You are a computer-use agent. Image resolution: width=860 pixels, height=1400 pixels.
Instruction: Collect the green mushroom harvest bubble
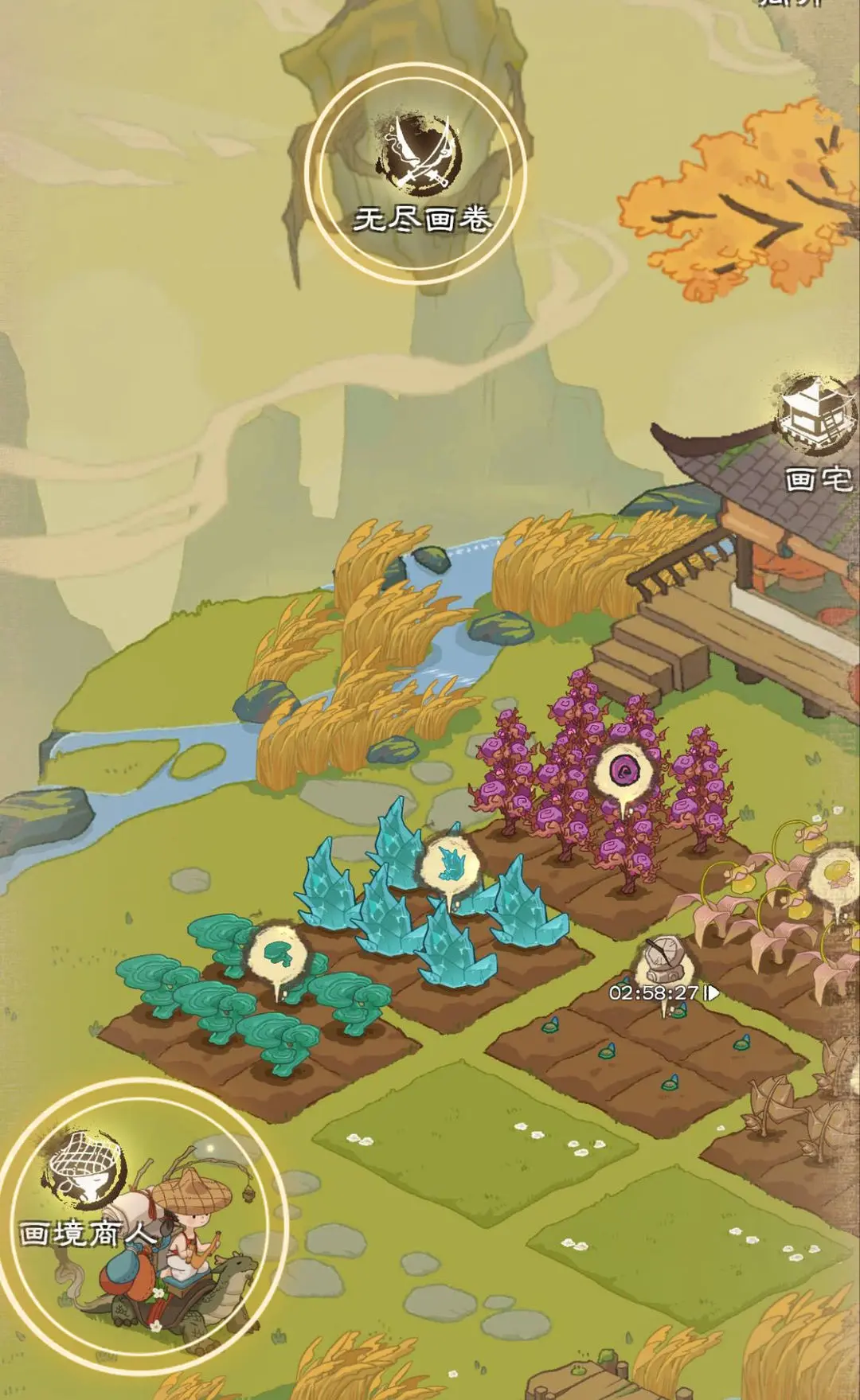pos(277,952)
